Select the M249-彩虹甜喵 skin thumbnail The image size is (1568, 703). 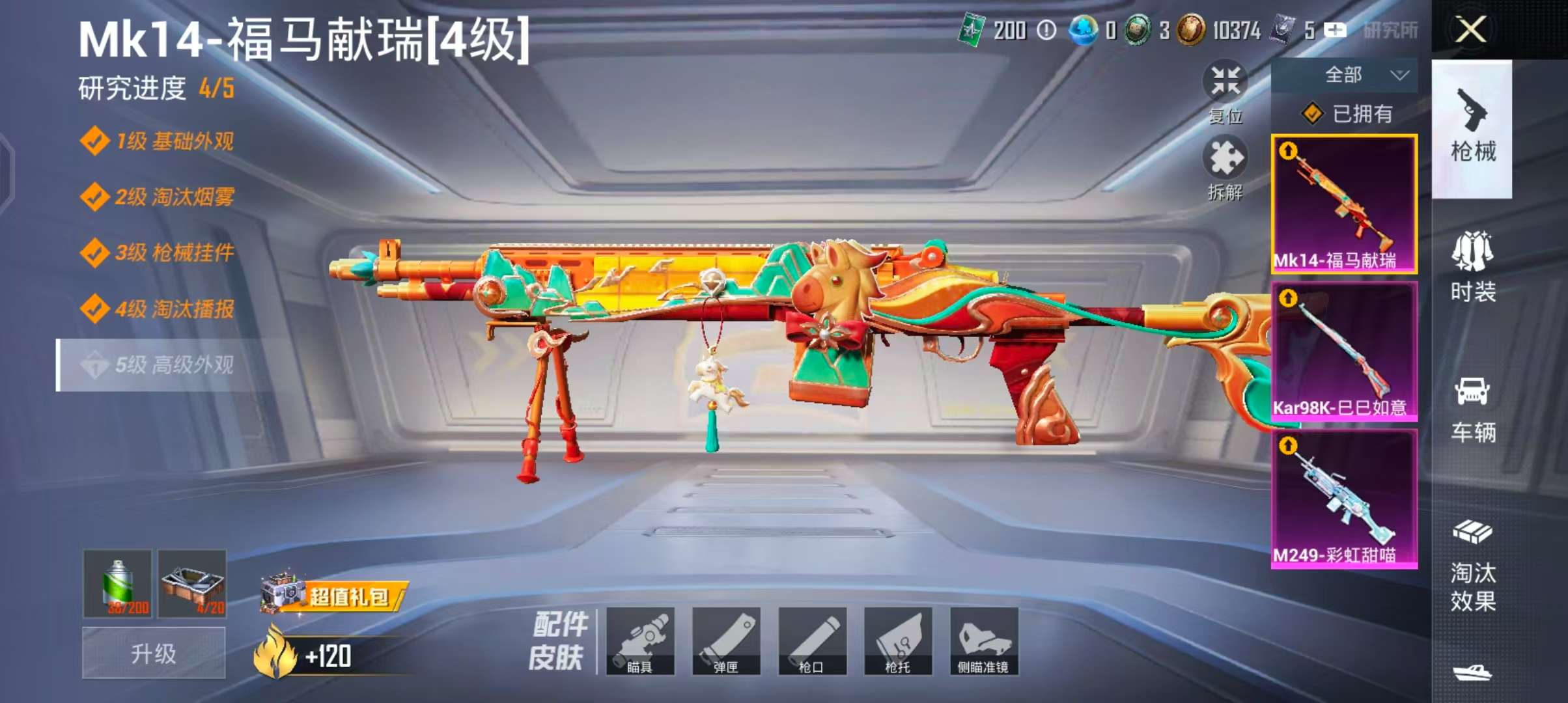tap(1344, 499)
